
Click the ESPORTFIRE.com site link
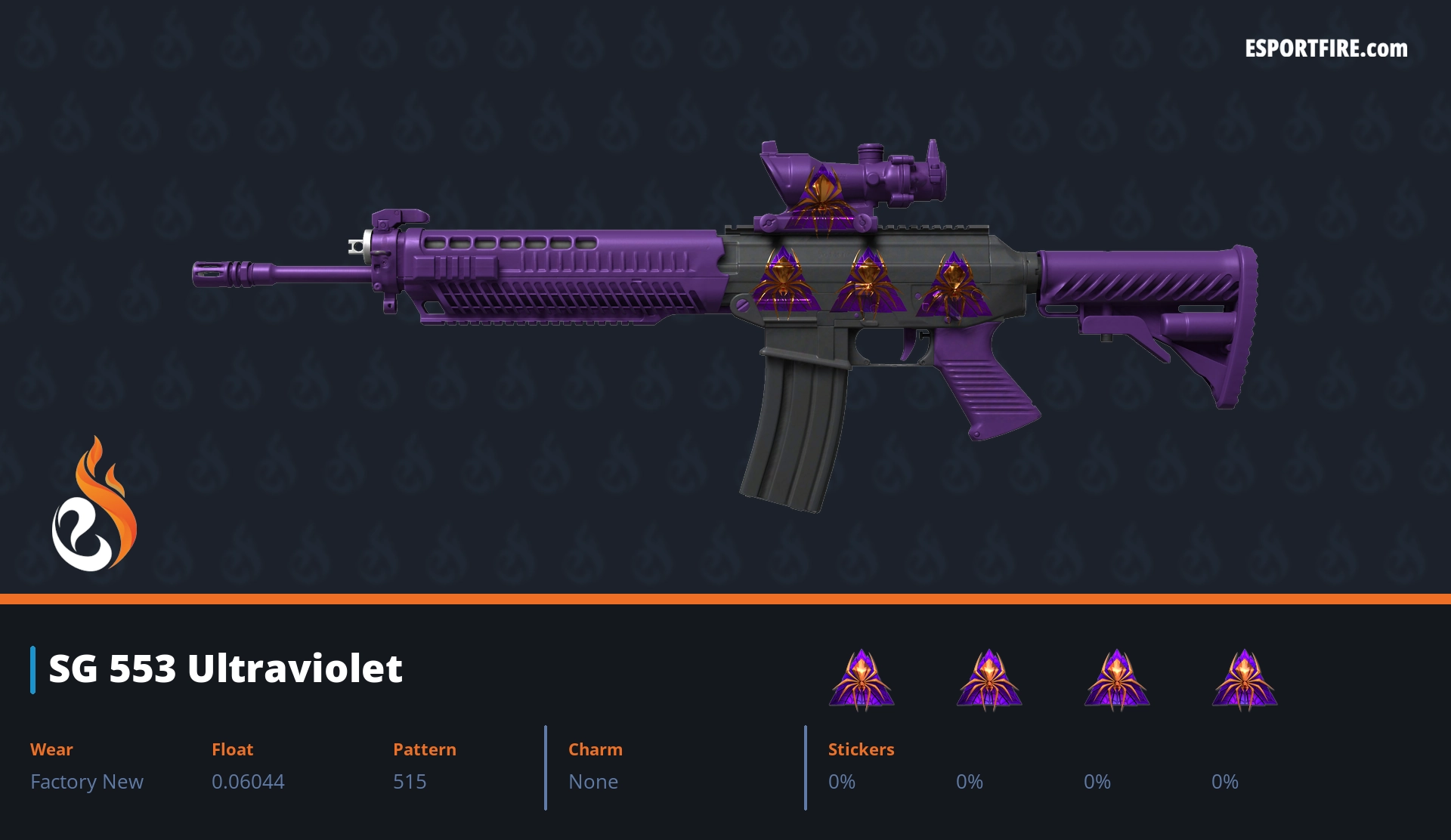coord(1326,49)
